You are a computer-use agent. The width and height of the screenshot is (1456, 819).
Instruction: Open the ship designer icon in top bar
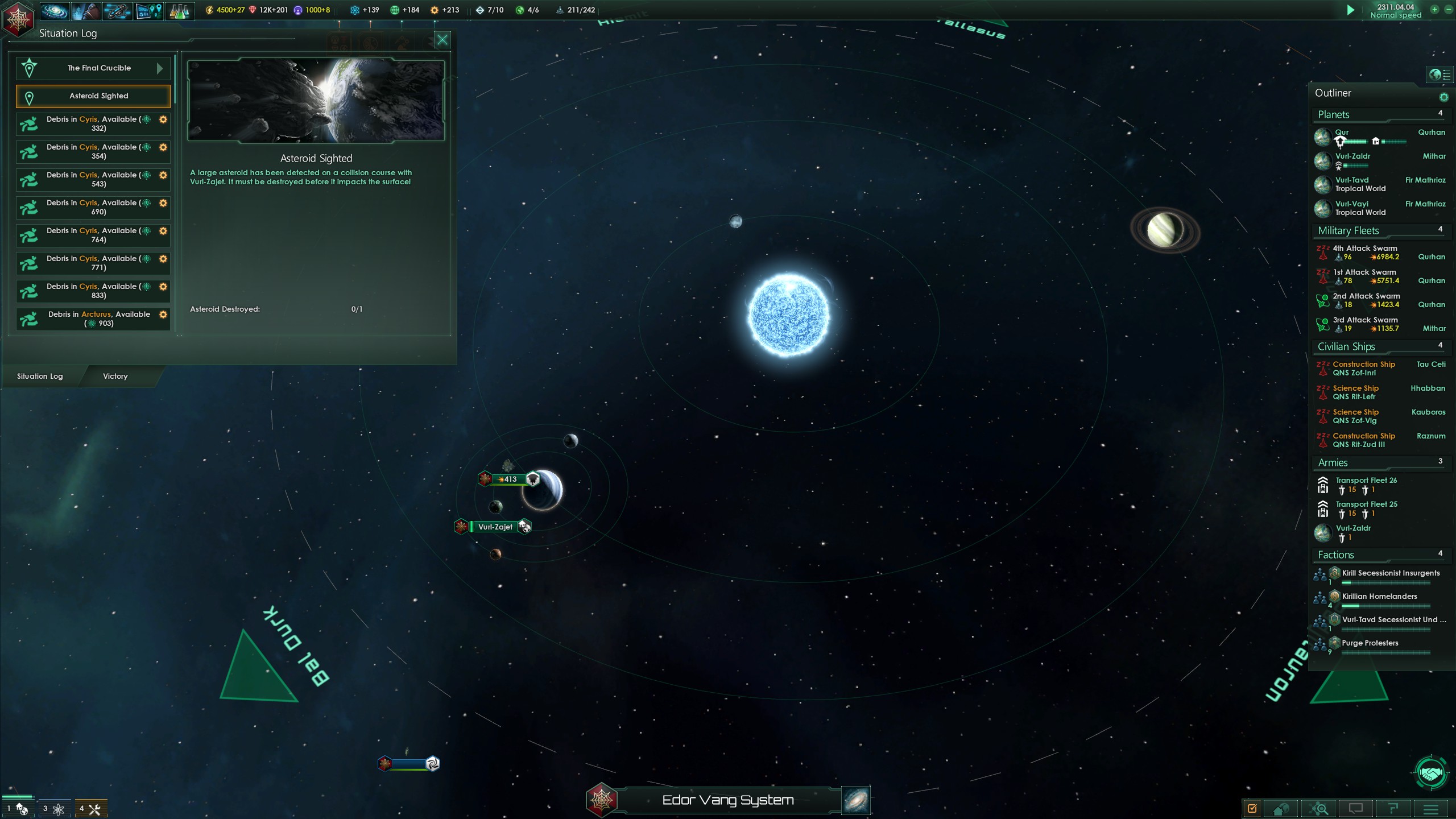click(117, 11)
